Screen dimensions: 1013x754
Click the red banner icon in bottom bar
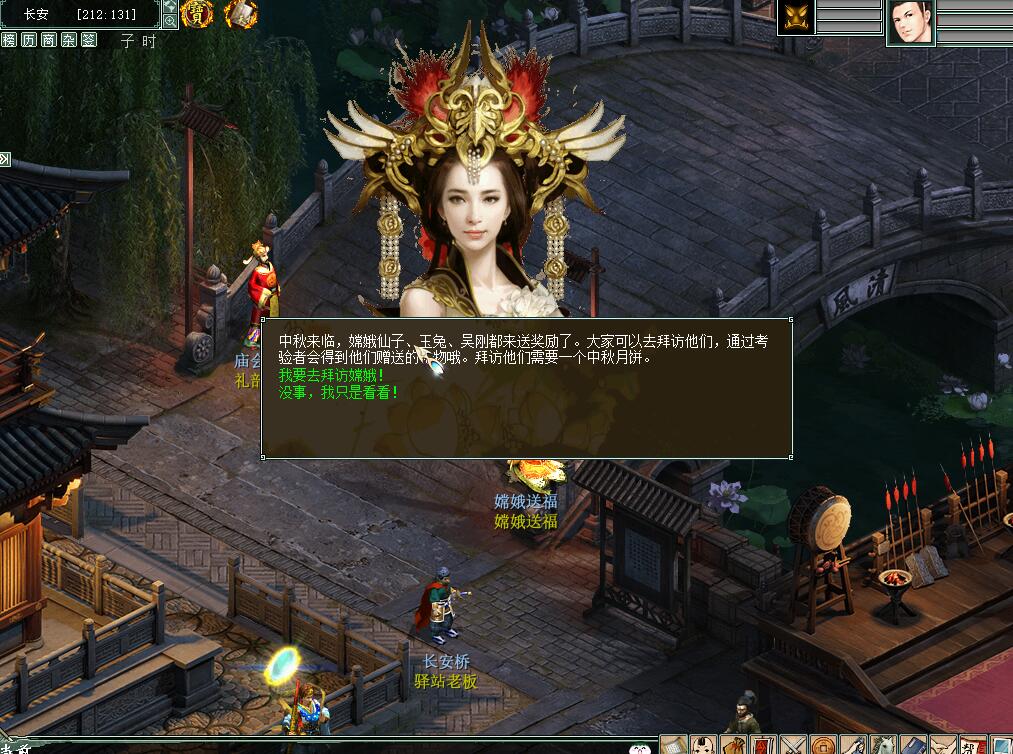tap(761, 745)
